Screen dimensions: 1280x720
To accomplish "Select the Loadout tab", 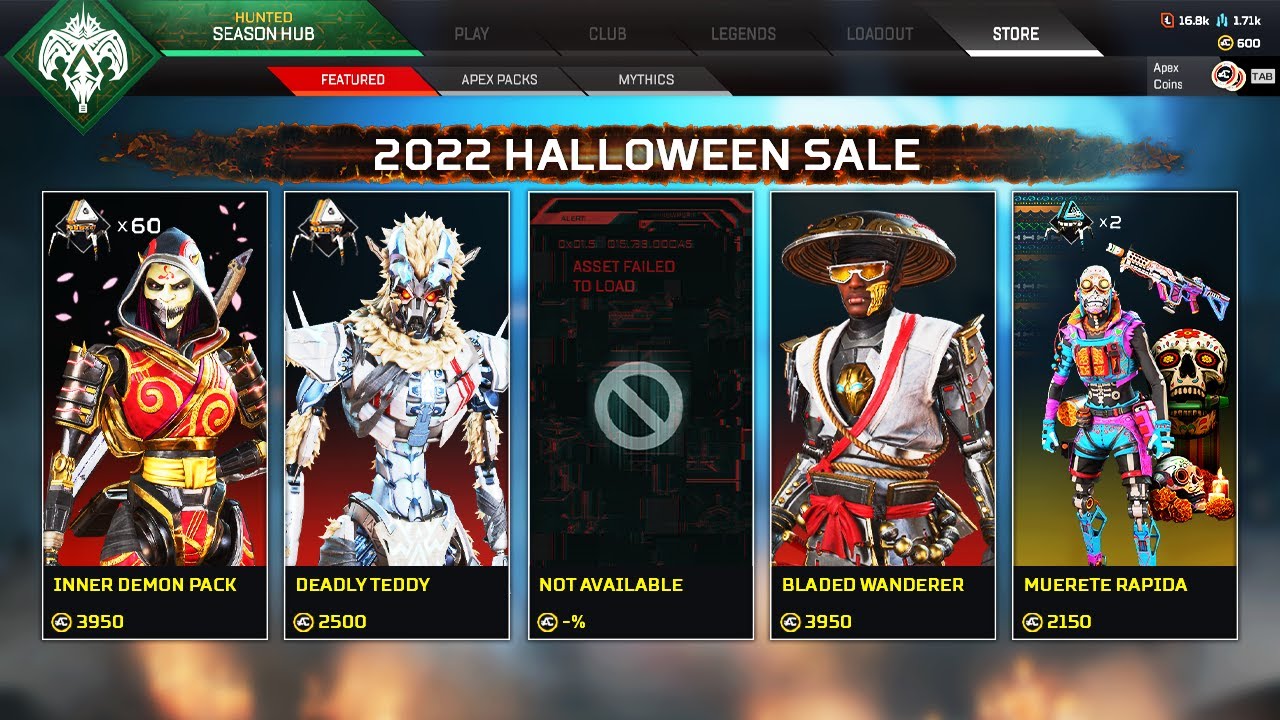I will tap(879, 34).
